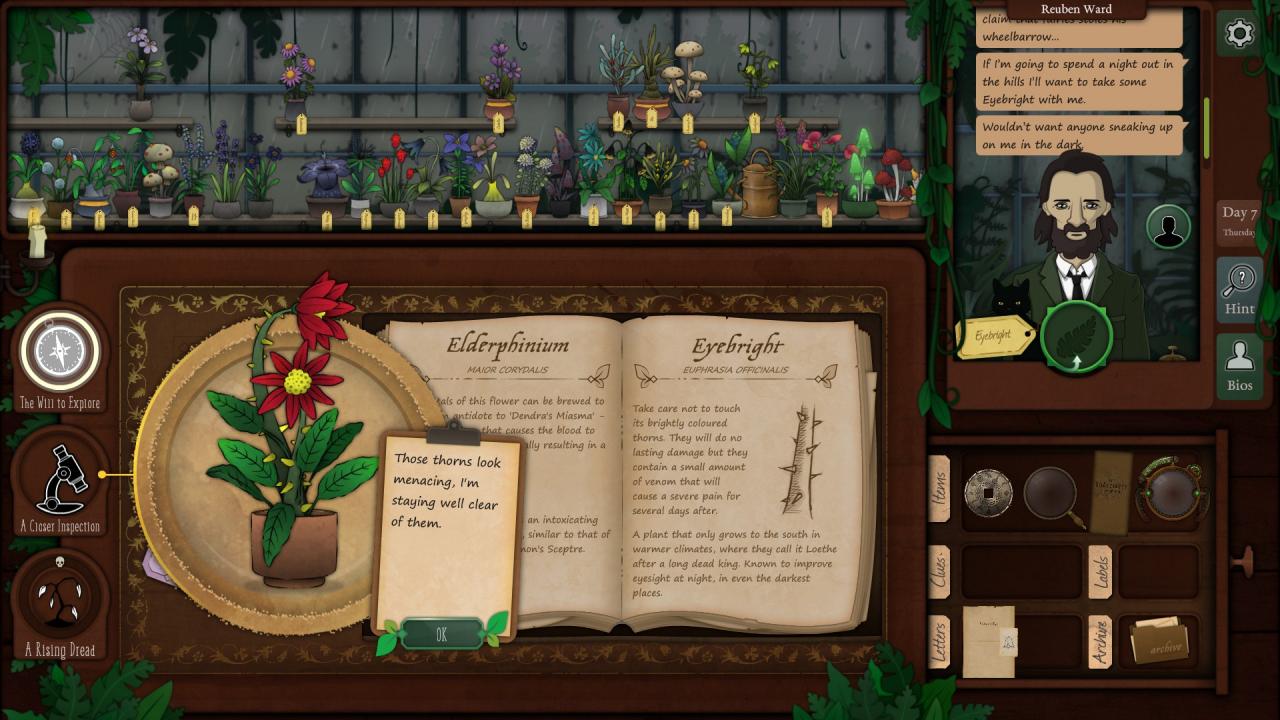Open the Day 7 calendar tag
Viewport: 1280px width, 720px height.
pyautogui.click(x=1239, y=220)
